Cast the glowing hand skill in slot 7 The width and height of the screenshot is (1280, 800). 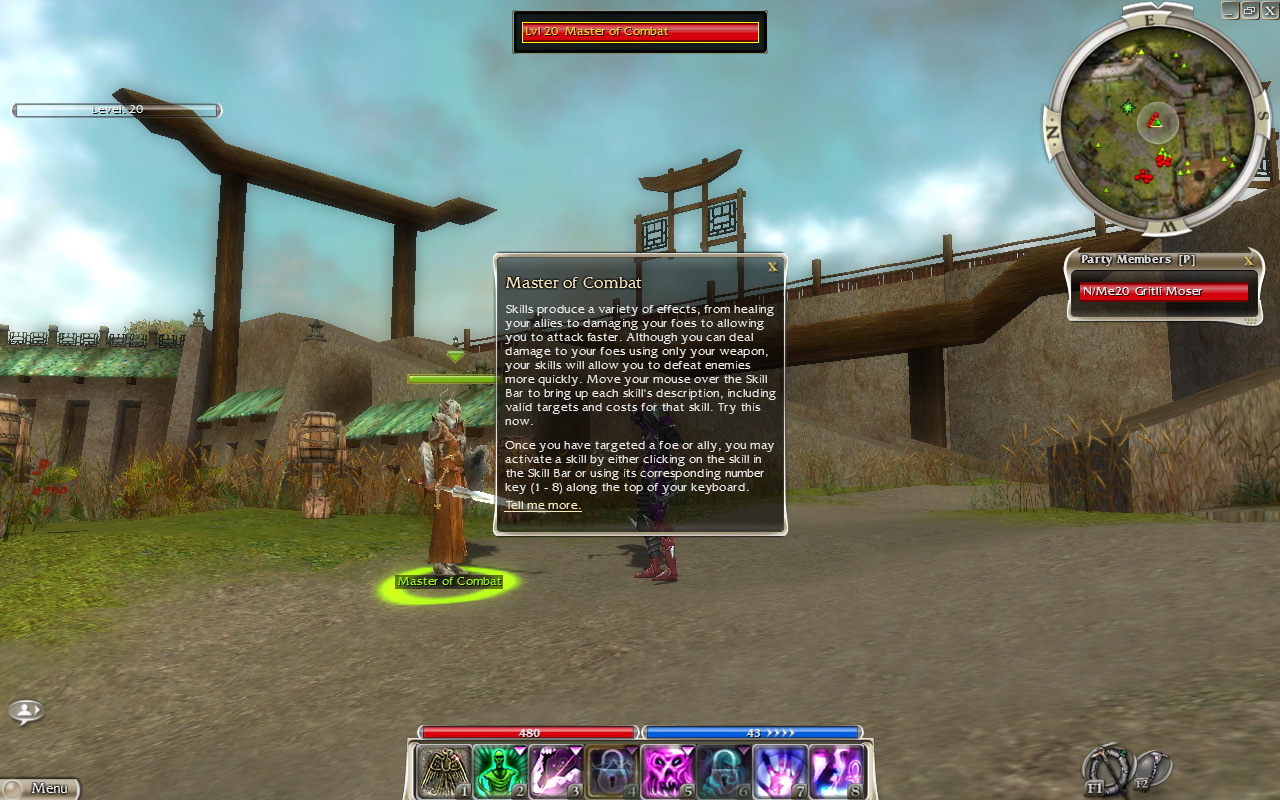tap(779, 772)
